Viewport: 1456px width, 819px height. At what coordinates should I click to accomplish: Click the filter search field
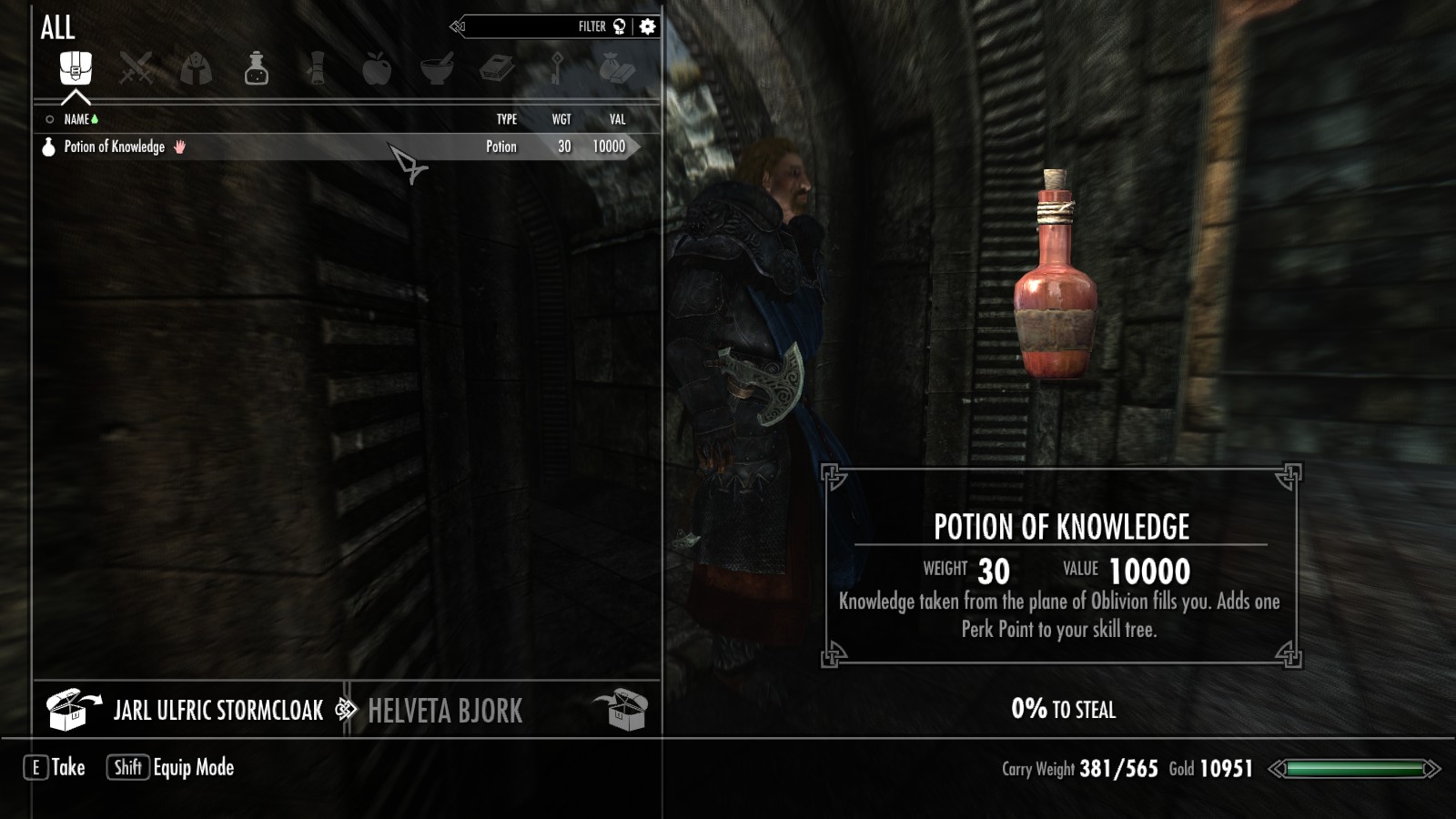pyautogui.click(x=537, y=26)
